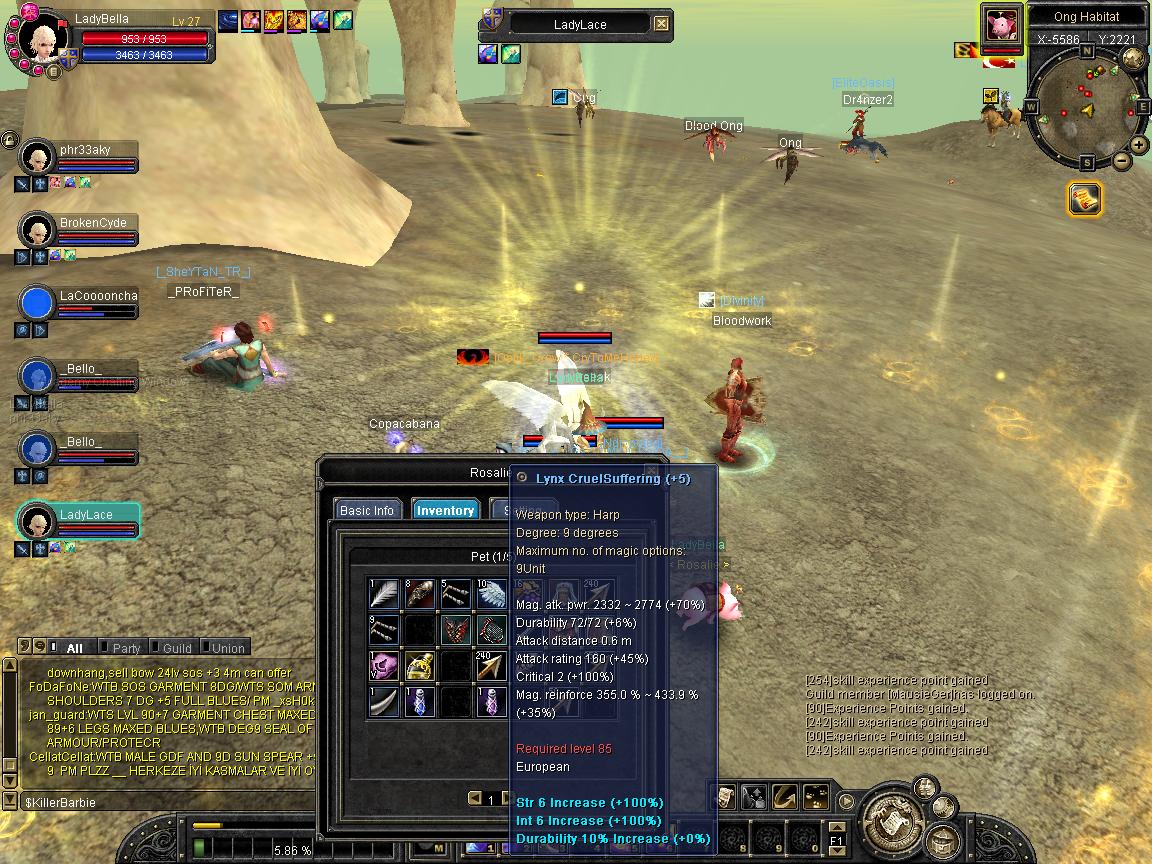View the Union chat tab
Image resolution: width=1152 pixels, height=864 pixels.
click(x=226, y=648)
